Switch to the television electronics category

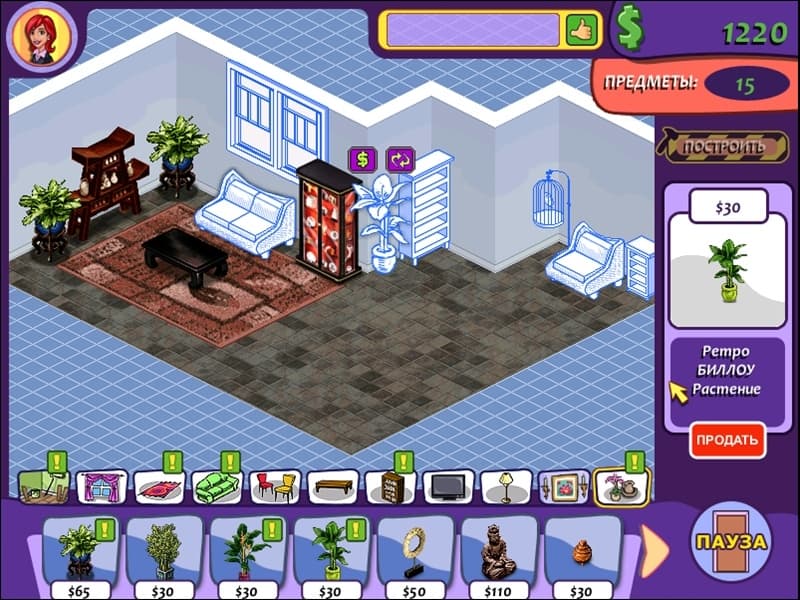click(x=448, y=487)
